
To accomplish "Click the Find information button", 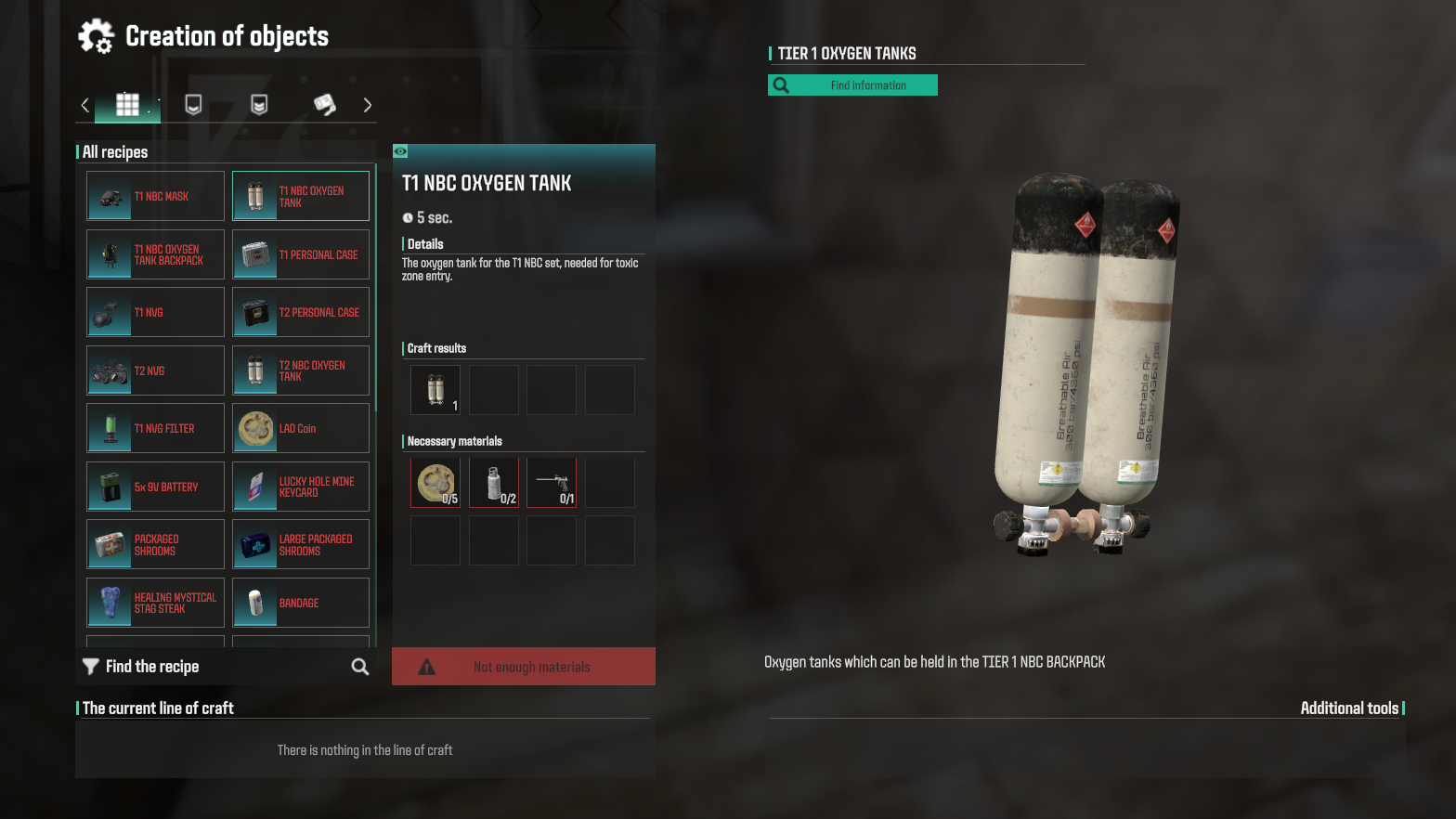I will pyautogui.click(x=852, y=85).
